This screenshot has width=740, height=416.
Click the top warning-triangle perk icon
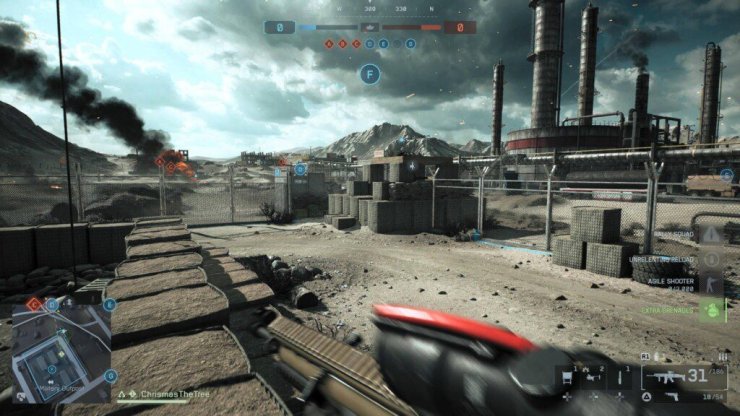pyautogui.click(x=713, y=234)
